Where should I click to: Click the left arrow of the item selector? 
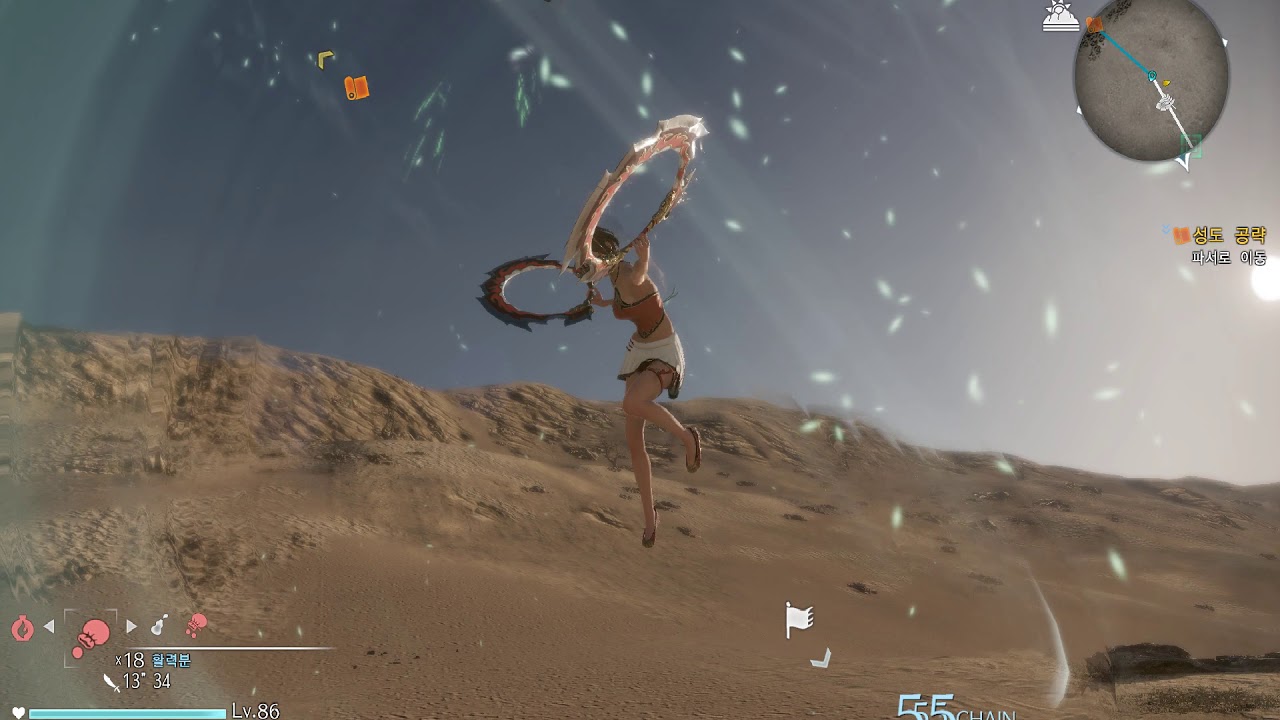point(48,626)
